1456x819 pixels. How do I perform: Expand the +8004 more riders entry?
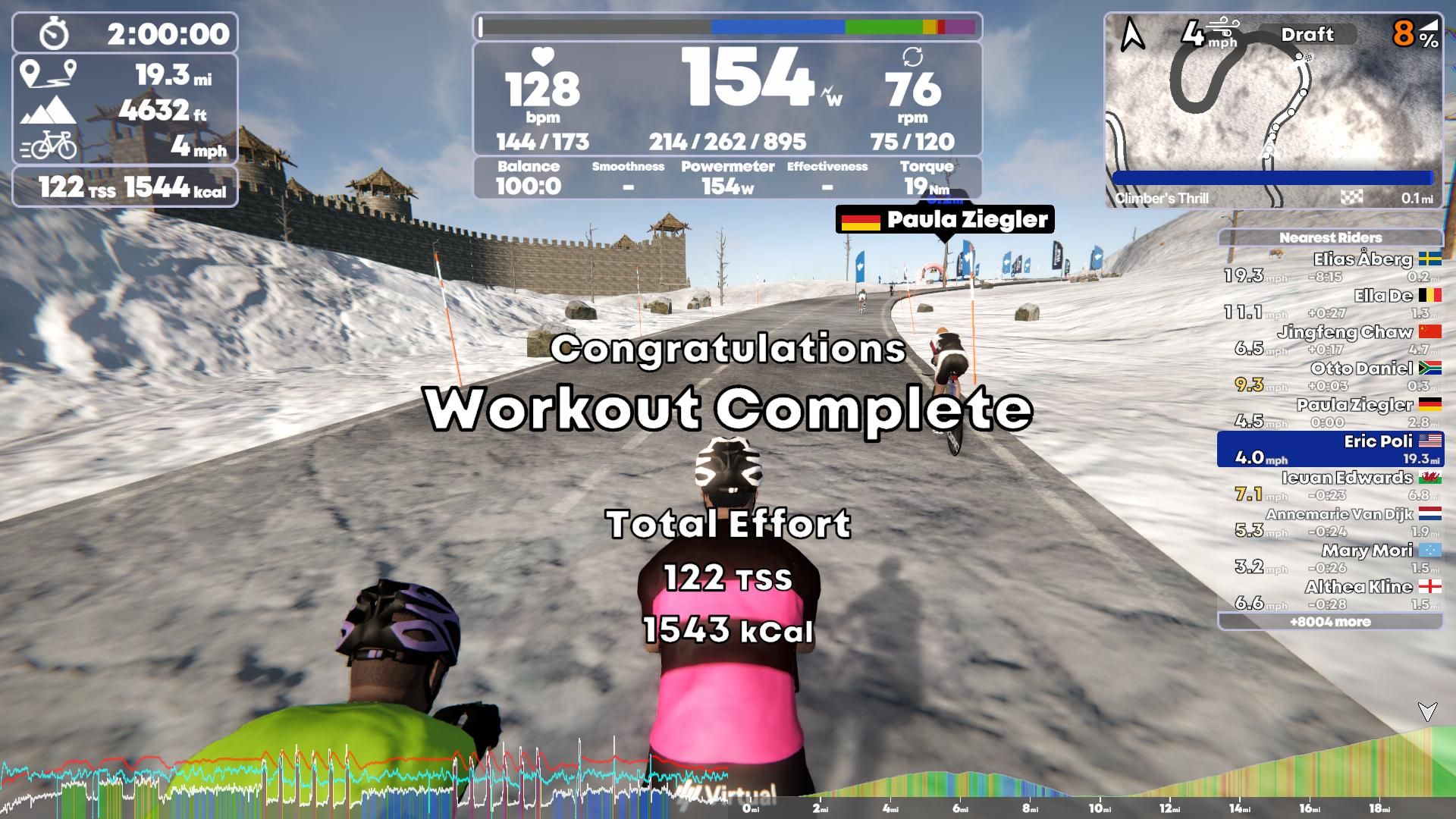(1331, 621)
